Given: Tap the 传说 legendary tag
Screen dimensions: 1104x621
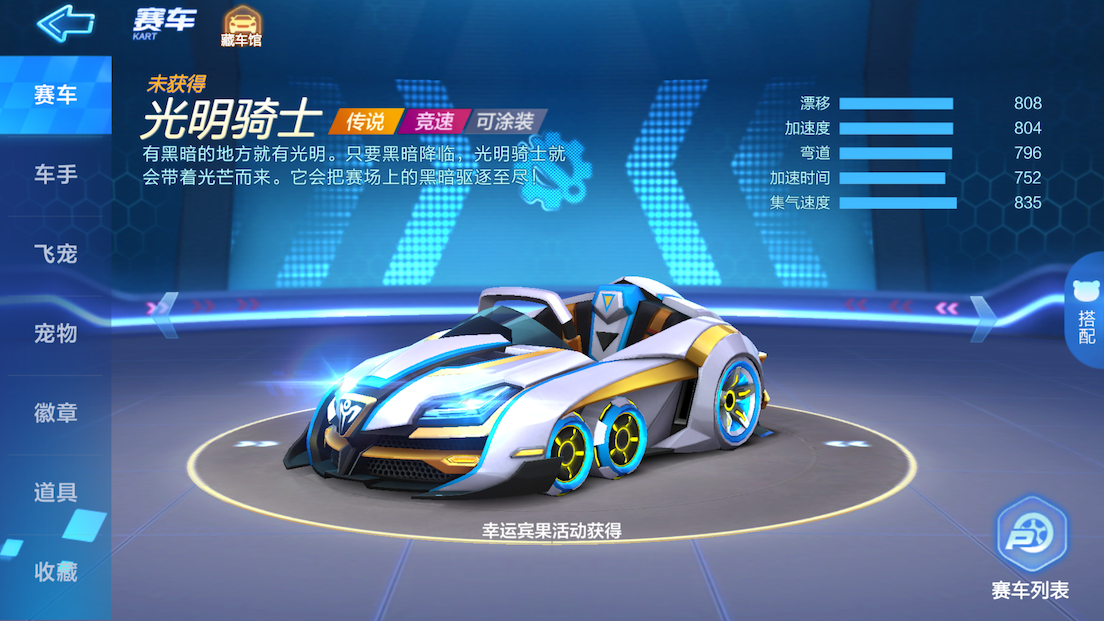Looking at the screenshot, I should (x=365, y=122).
